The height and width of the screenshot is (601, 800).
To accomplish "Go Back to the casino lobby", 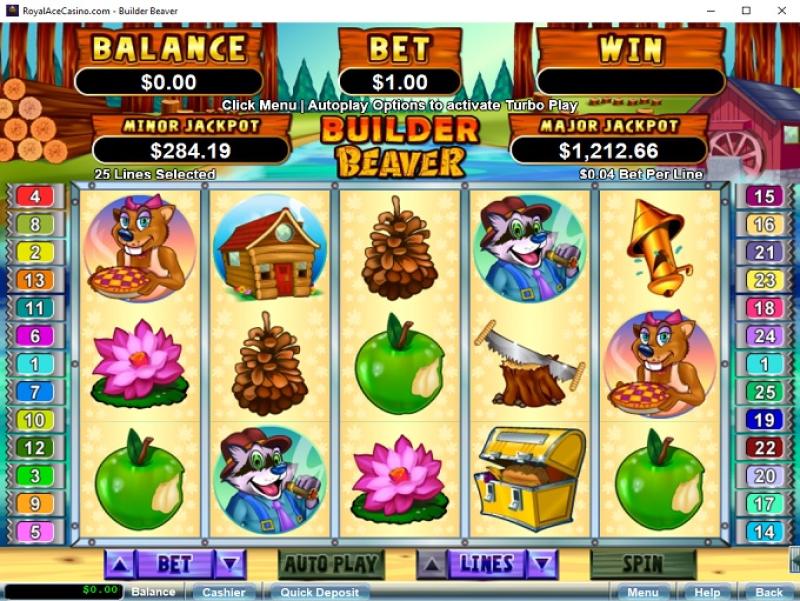I will (x=768, y=592).
